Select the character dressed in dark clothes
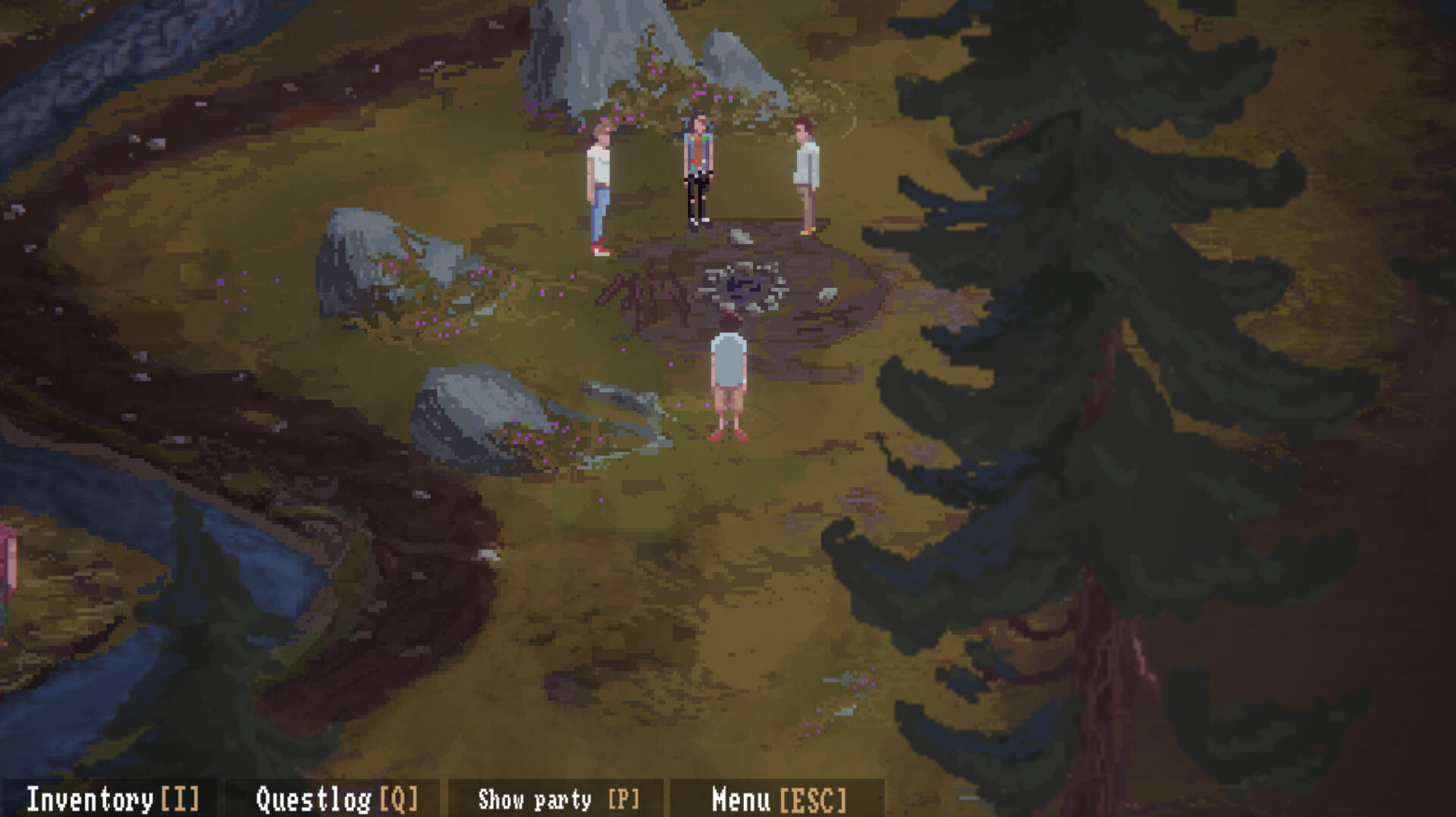 (x=696, y=171)
